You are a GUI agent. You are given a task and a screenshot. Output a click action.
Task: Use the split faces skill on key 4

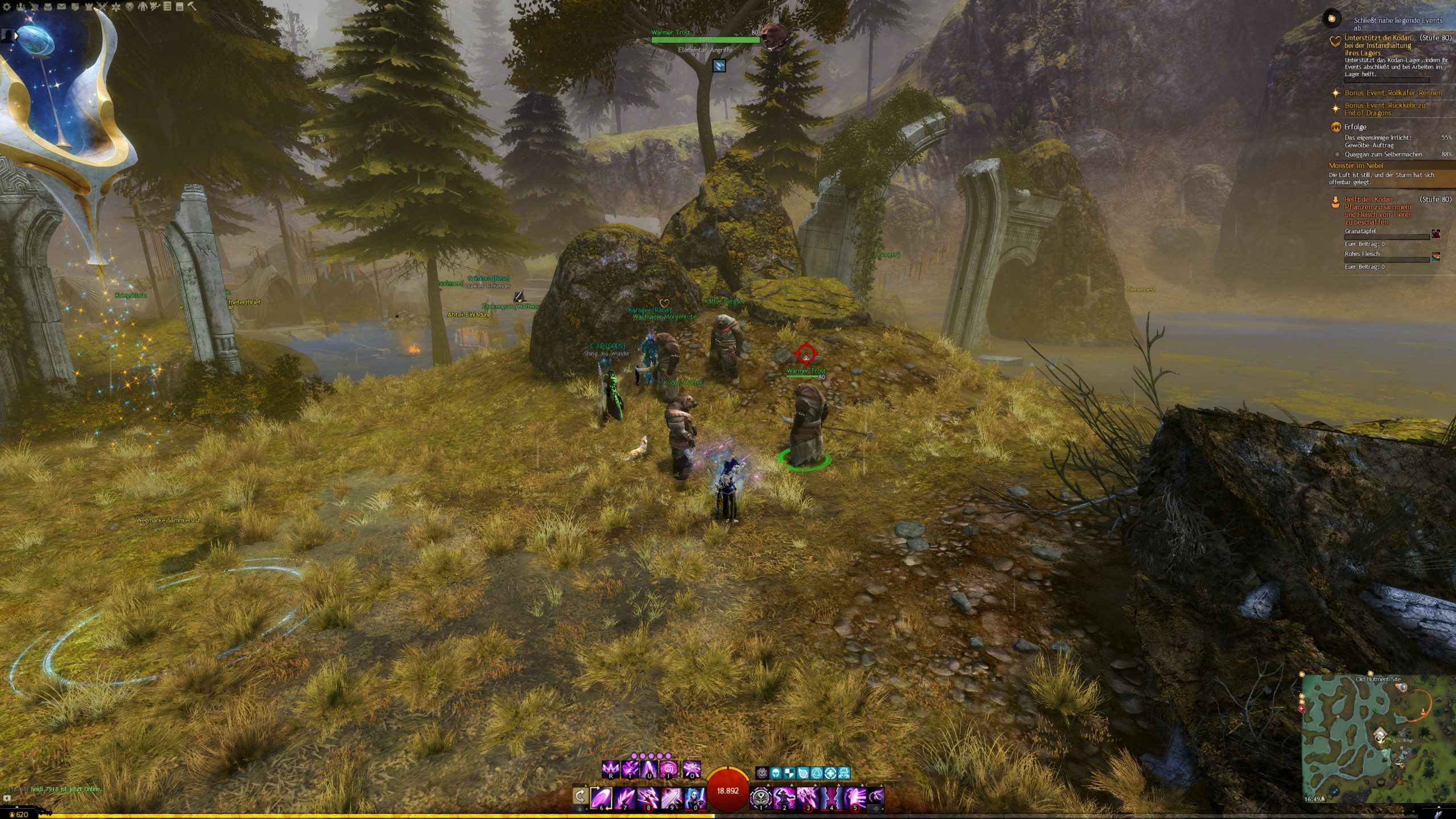[x=832, y=797]
